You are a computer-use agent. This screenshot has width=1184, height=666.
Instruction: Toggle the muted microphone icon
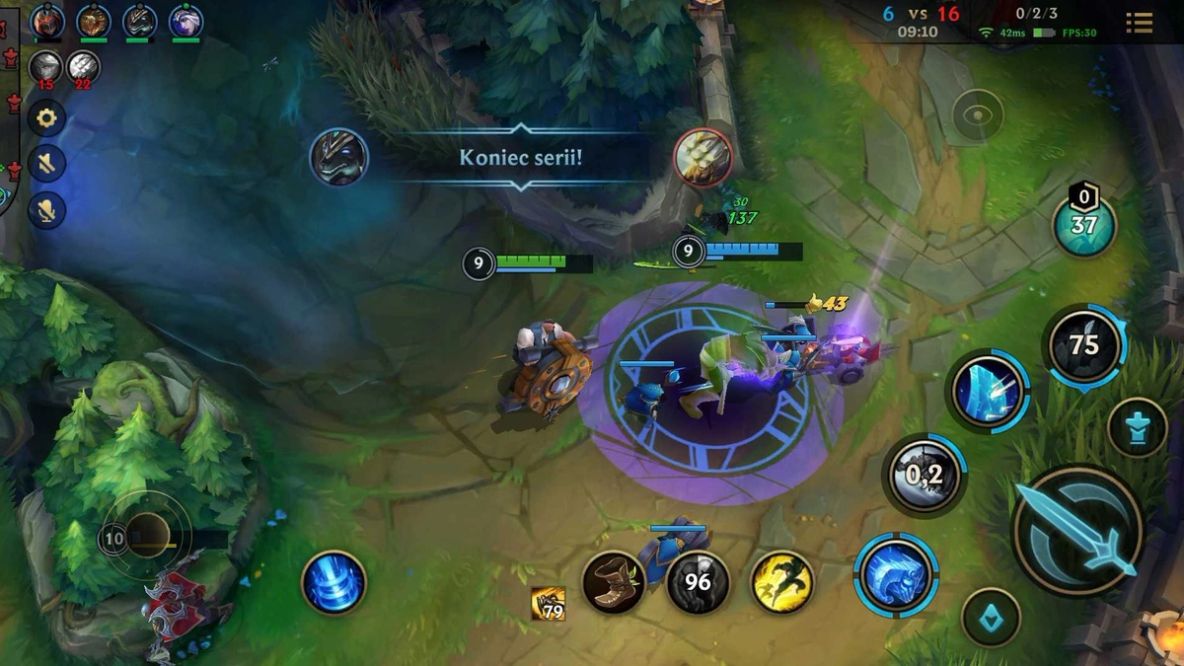pyautogui.click(x=46, y=209)
